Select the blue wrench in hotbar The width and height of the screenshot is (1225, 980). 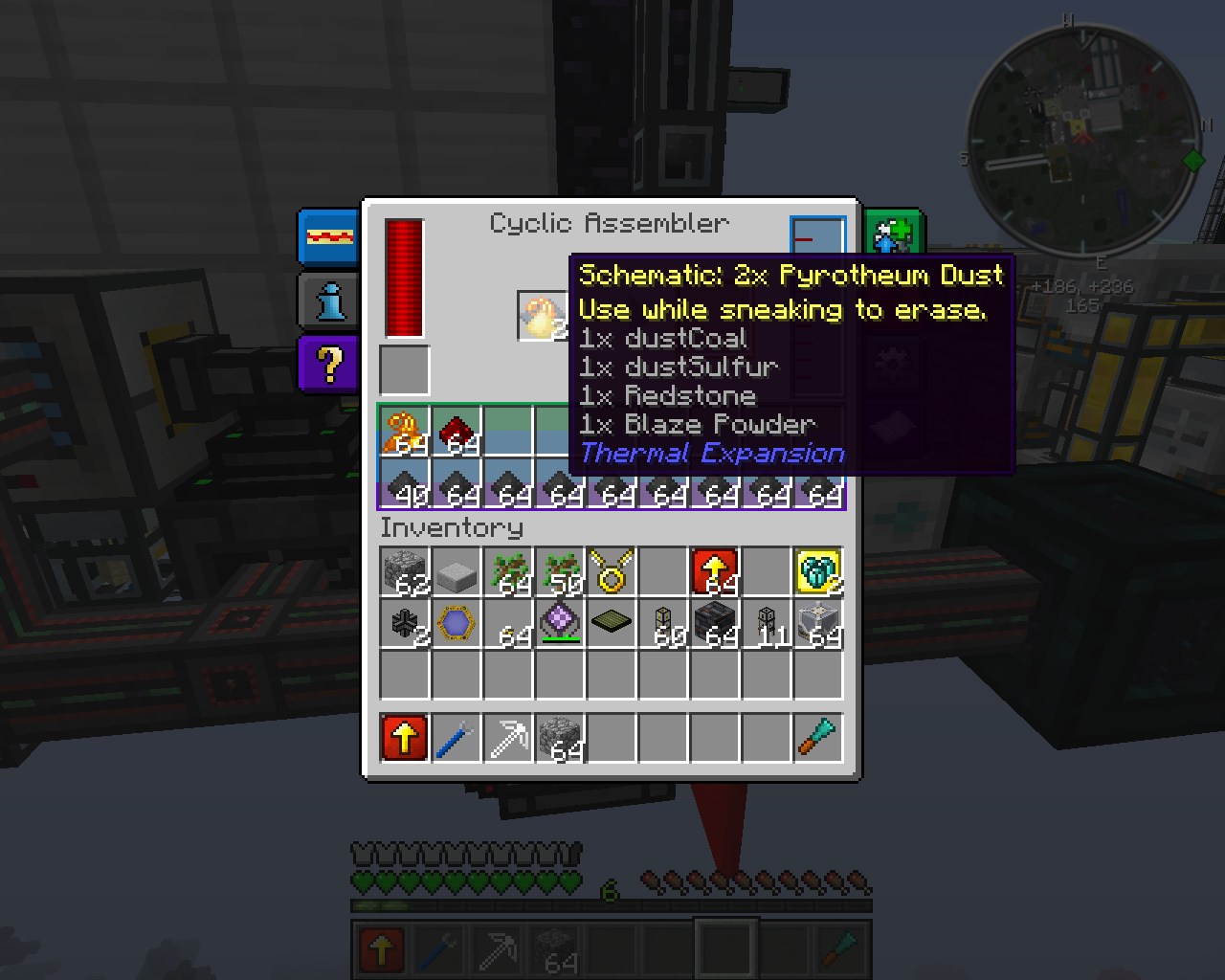coord(457,739)
